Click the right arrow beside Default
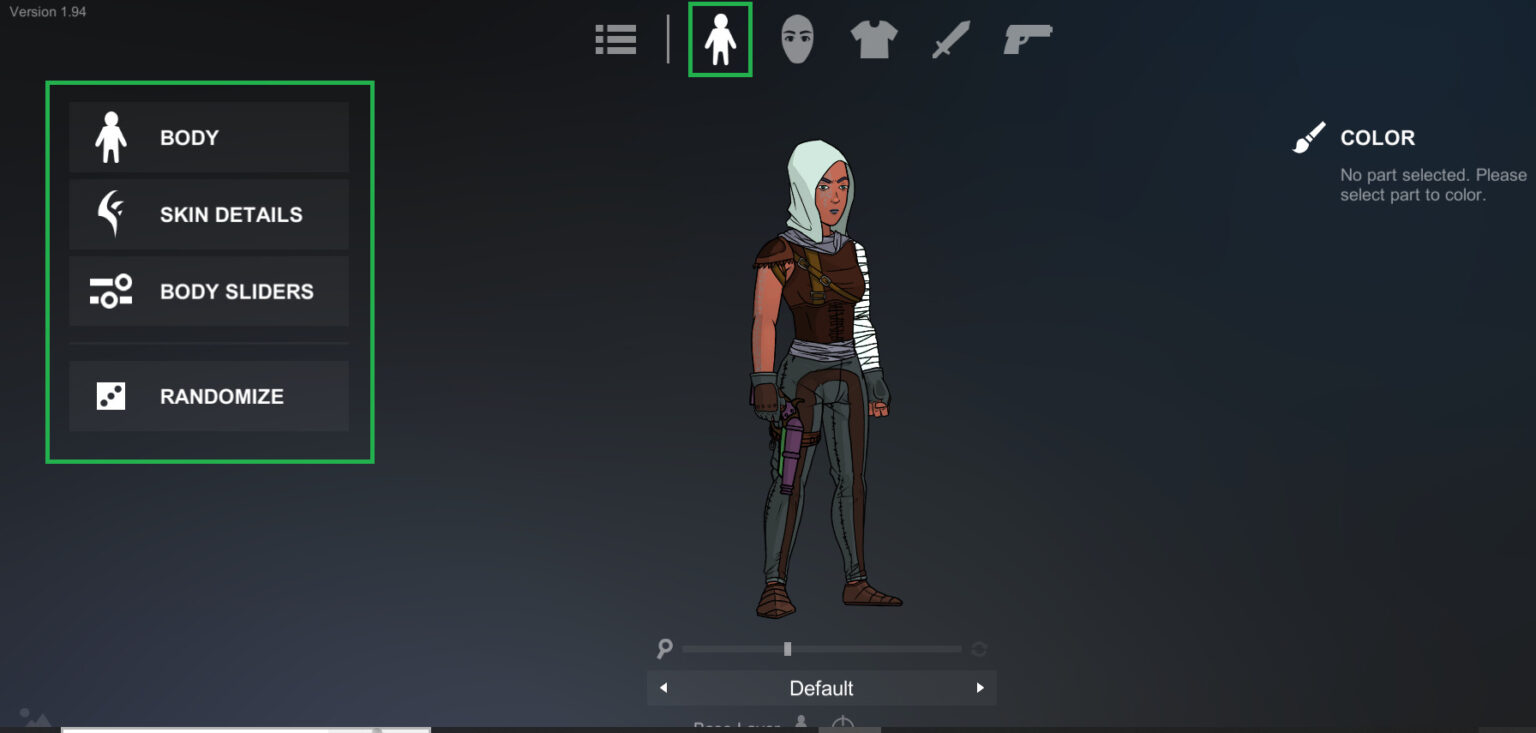1536x733 pixels. click(979, 688)
